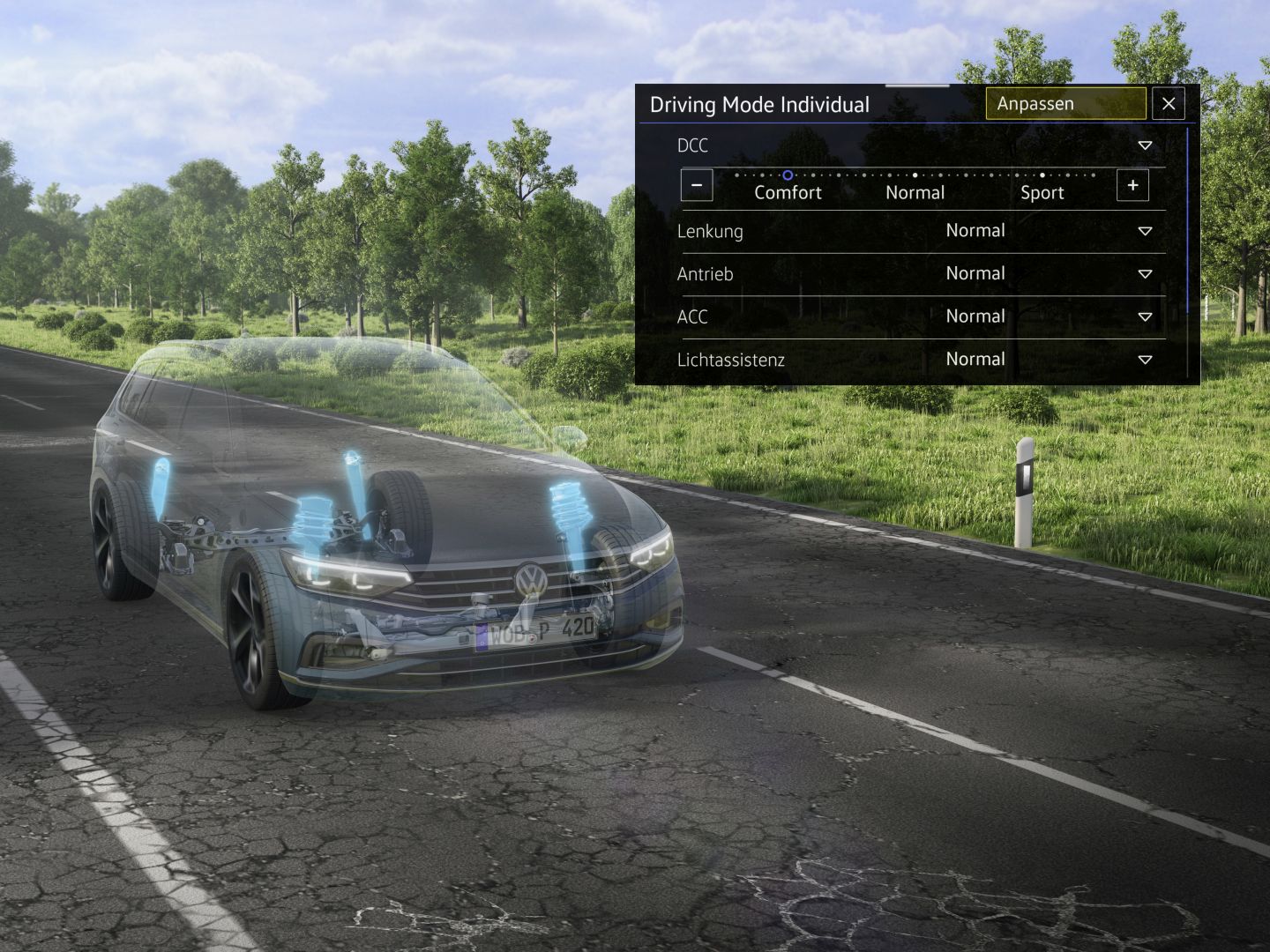Collapse the ACC settings section
1270x952 pixels.
(x=1145, y=316)
